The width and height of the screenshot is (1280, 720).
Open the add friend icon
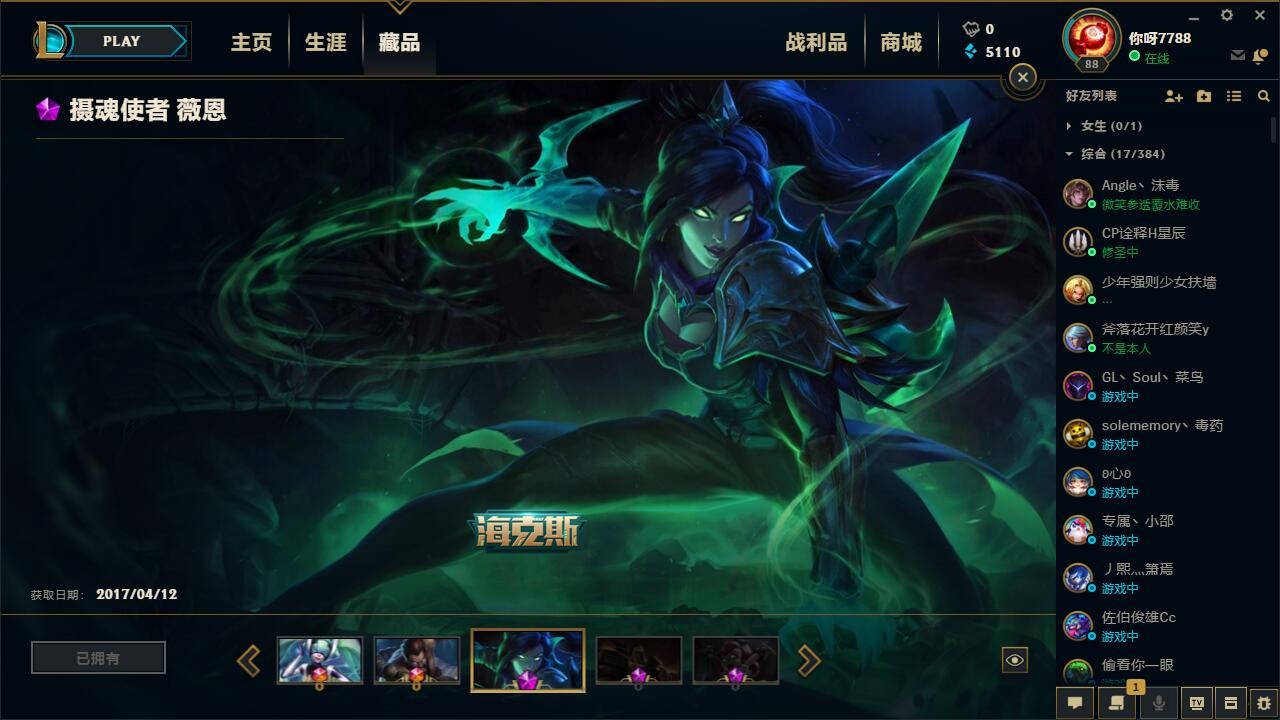1174,96
